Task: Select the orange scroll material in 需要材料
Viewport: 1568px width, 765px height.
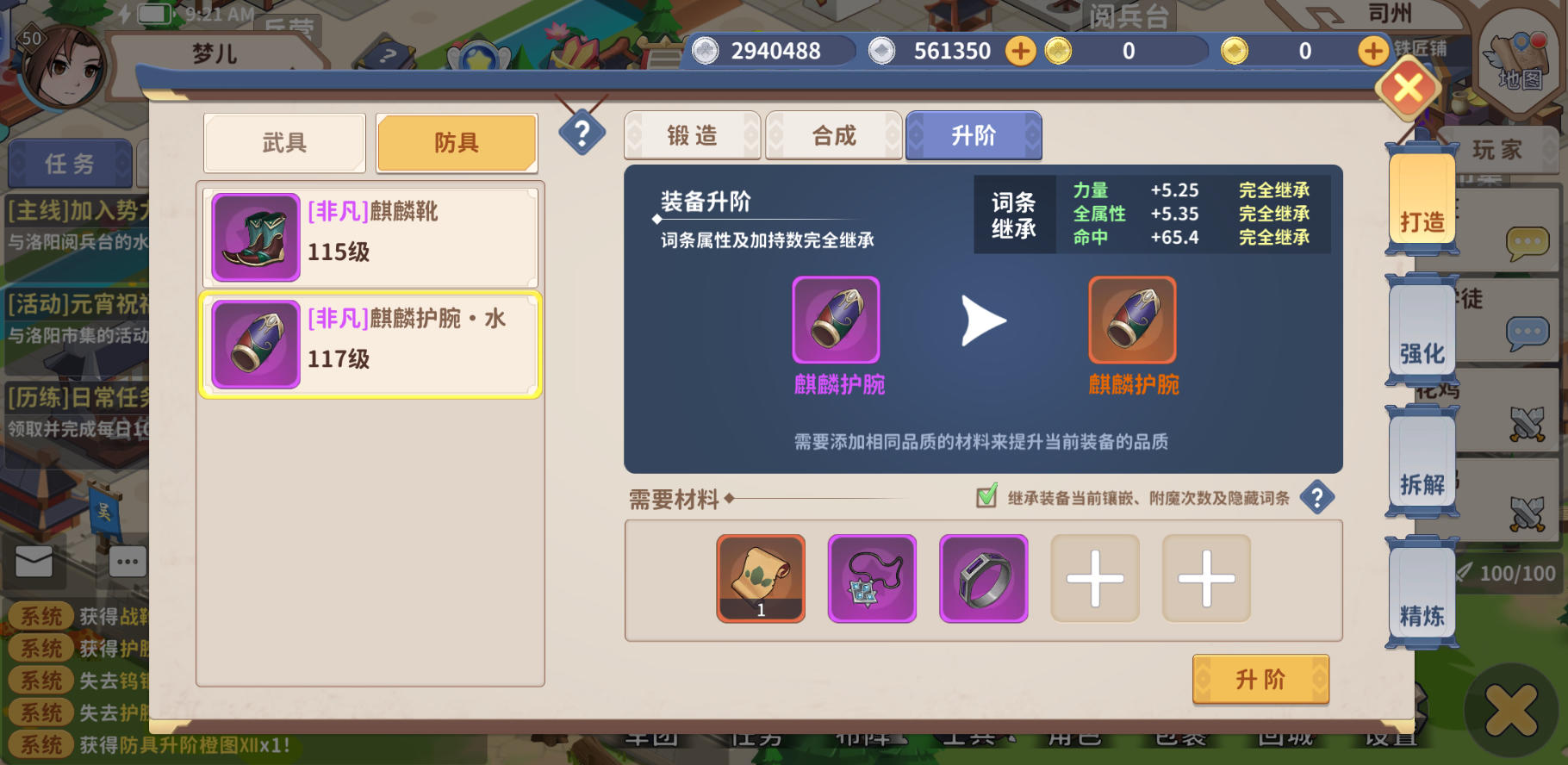Action: [x=760, y=578]
